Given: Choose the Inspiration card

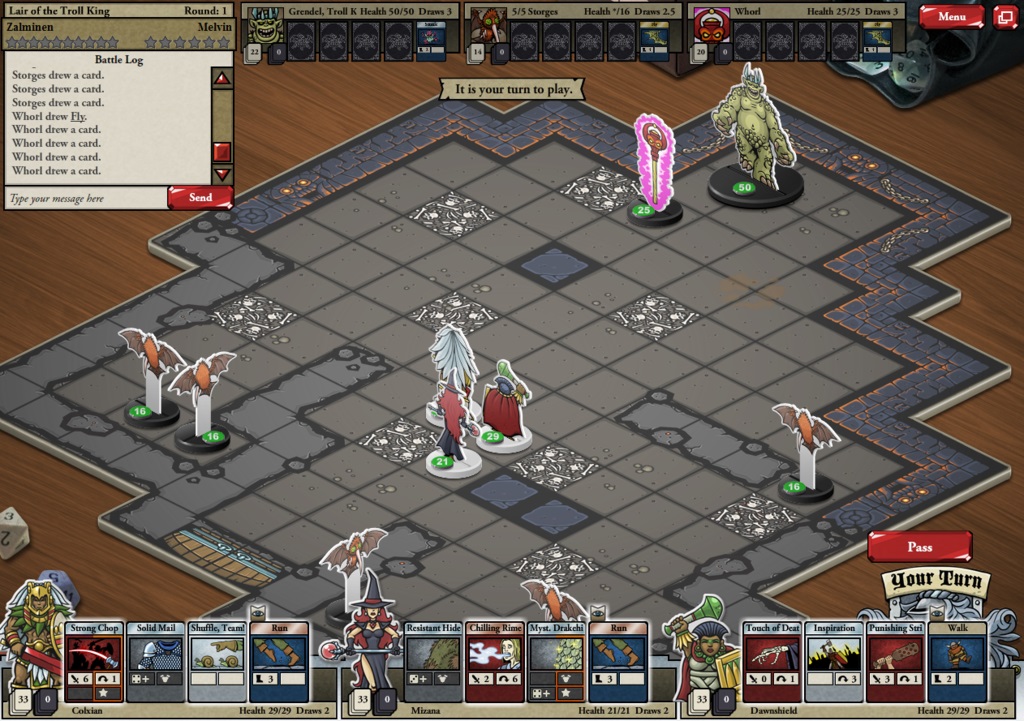Looking at the screenshot, I should tap(834, 662).
